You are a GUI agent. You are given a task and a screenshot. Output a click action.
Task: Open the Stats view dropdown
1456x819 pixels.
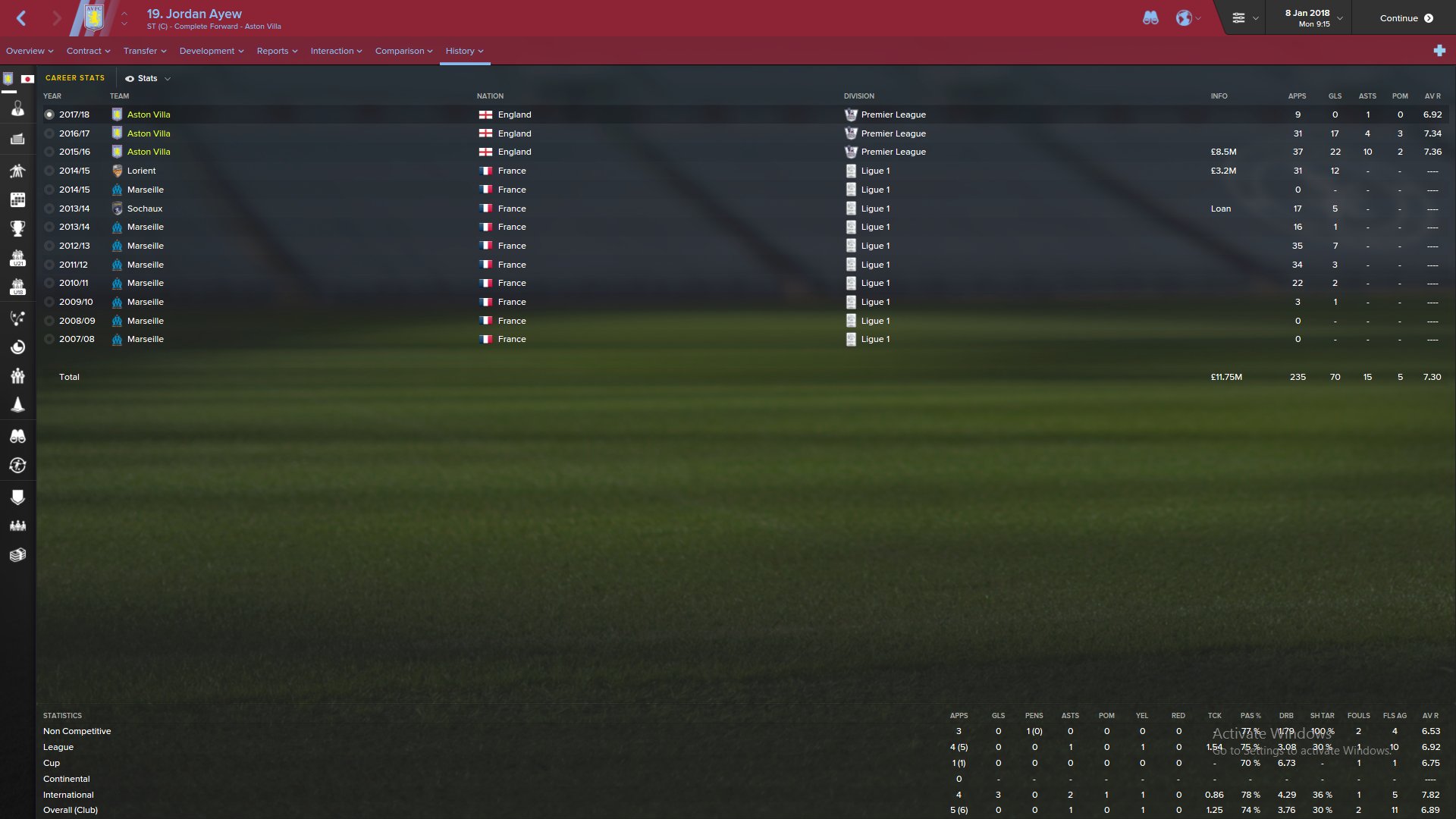[x=148, y=78]
